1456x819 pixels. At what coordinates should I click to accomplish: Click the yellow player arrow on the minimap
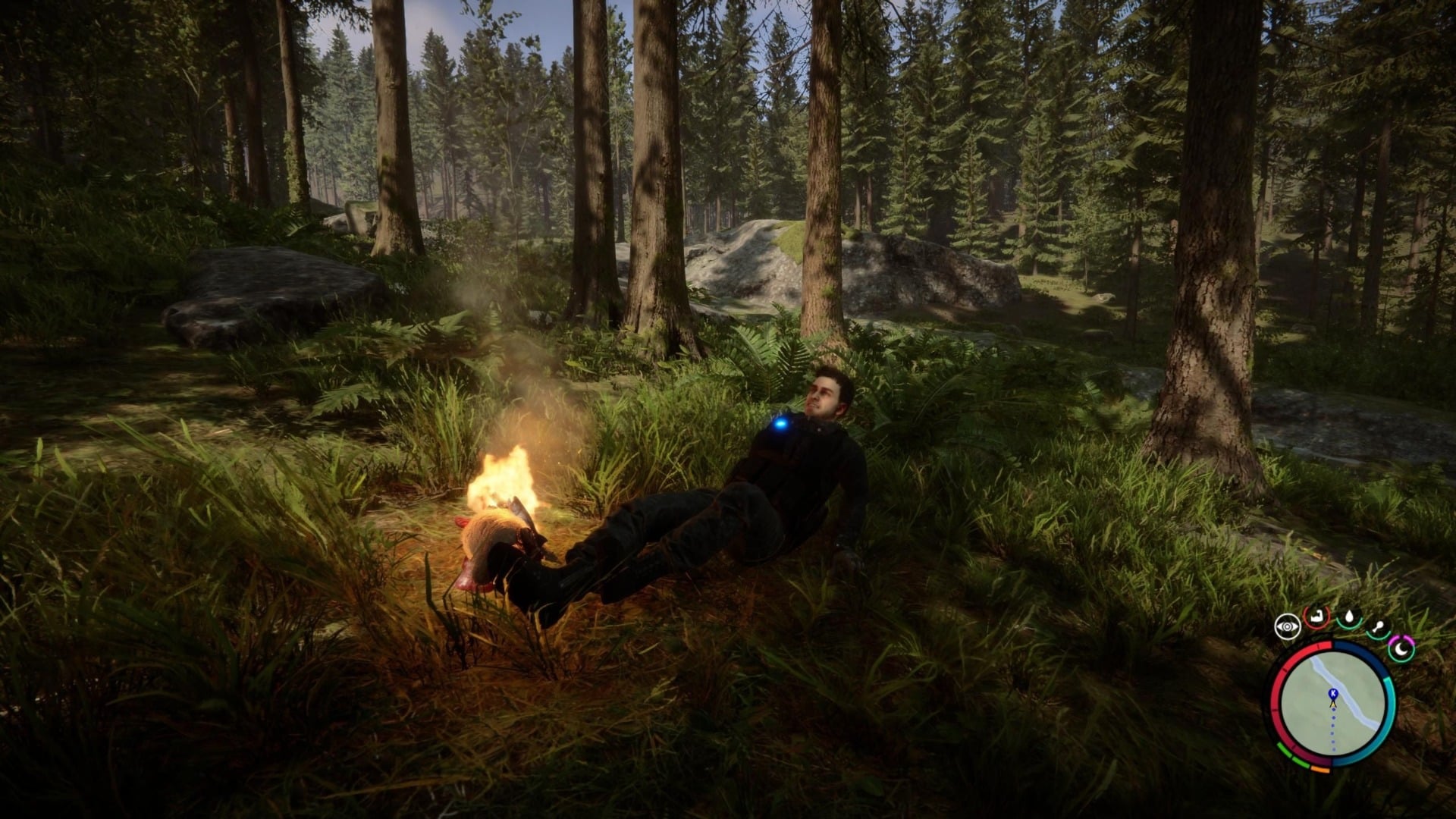(1333, 704)
